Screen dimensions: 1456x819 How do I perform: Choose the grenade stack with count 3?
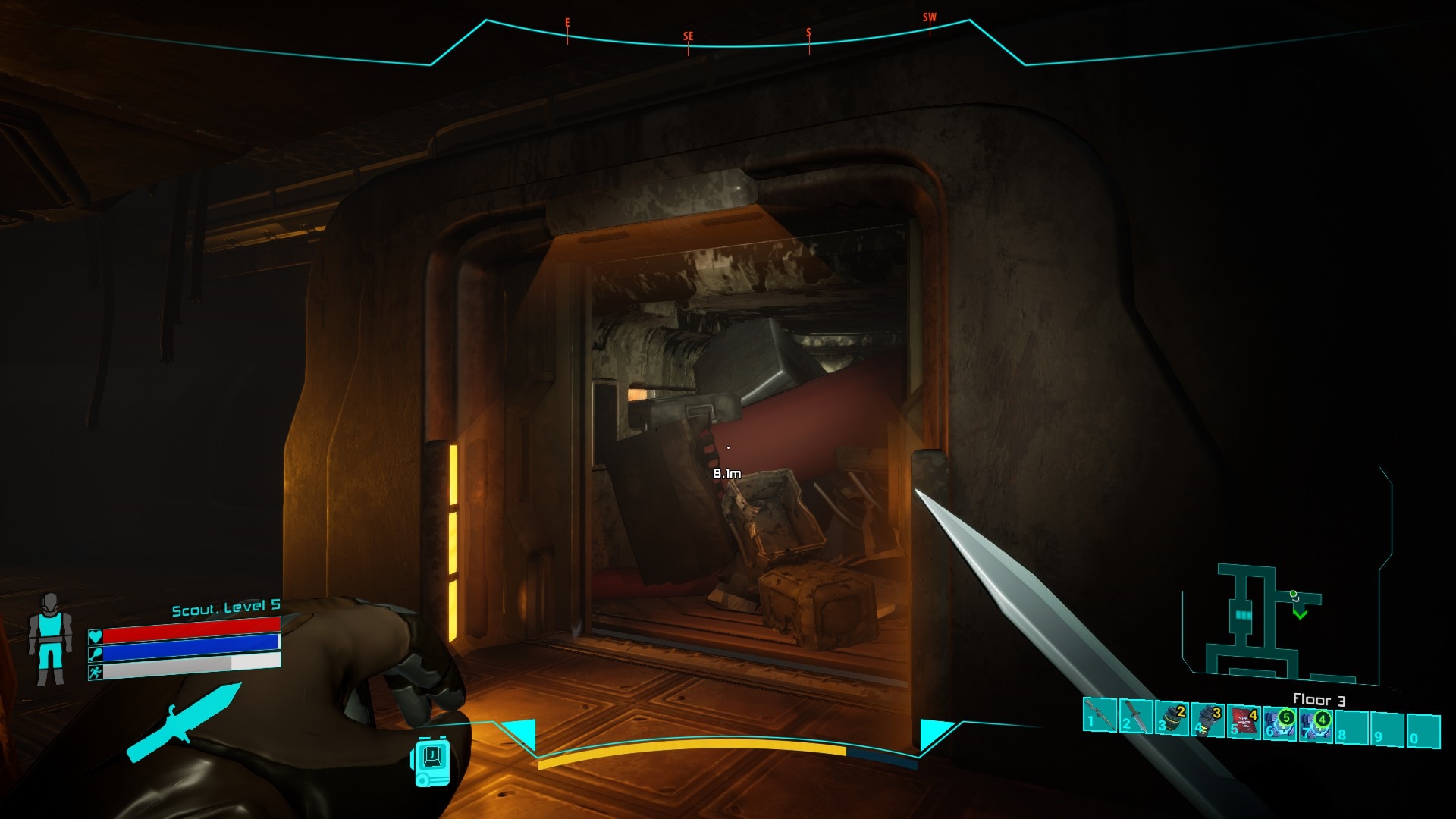1207,721
